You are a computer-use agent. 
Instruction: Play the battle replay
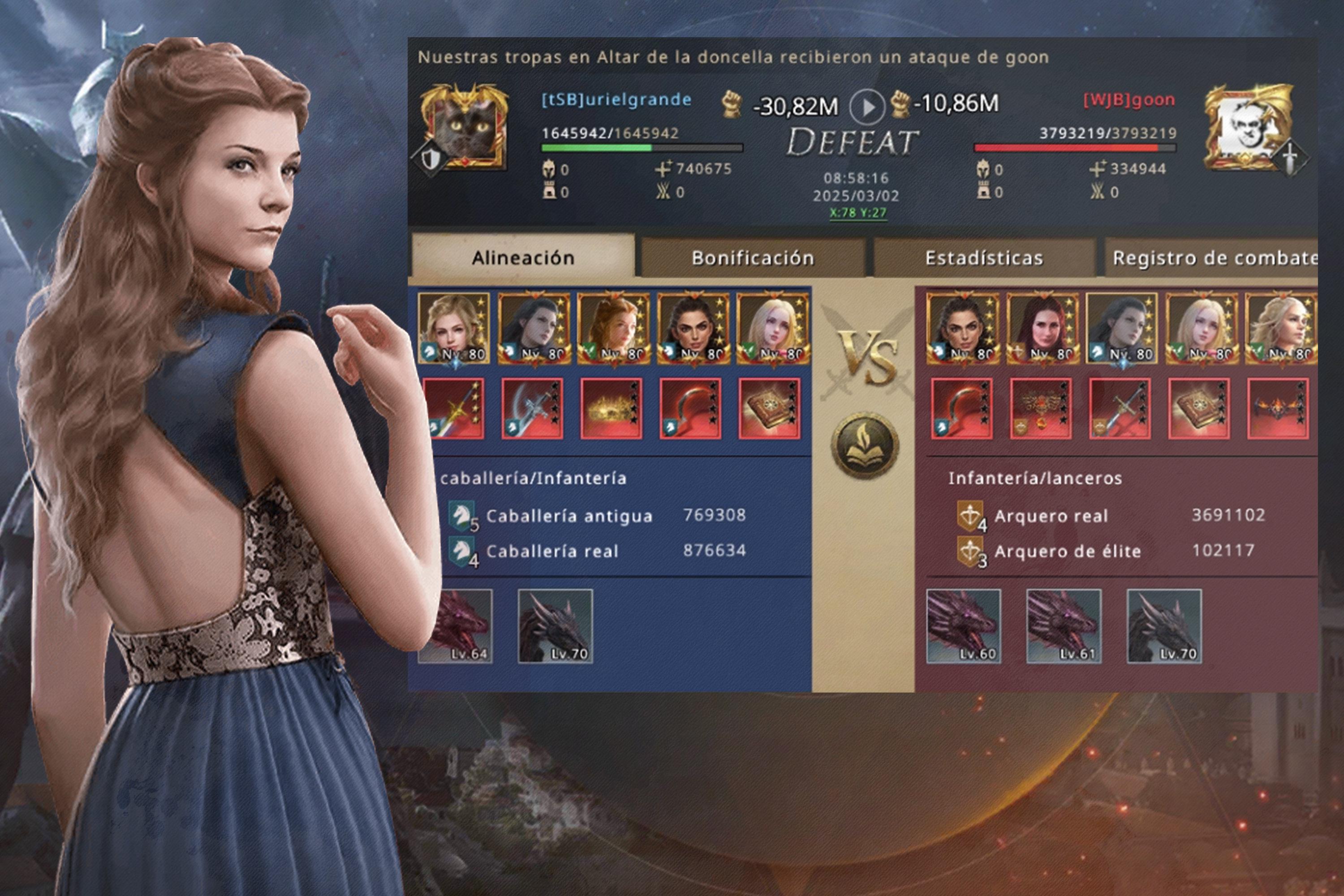click(867, 107)
